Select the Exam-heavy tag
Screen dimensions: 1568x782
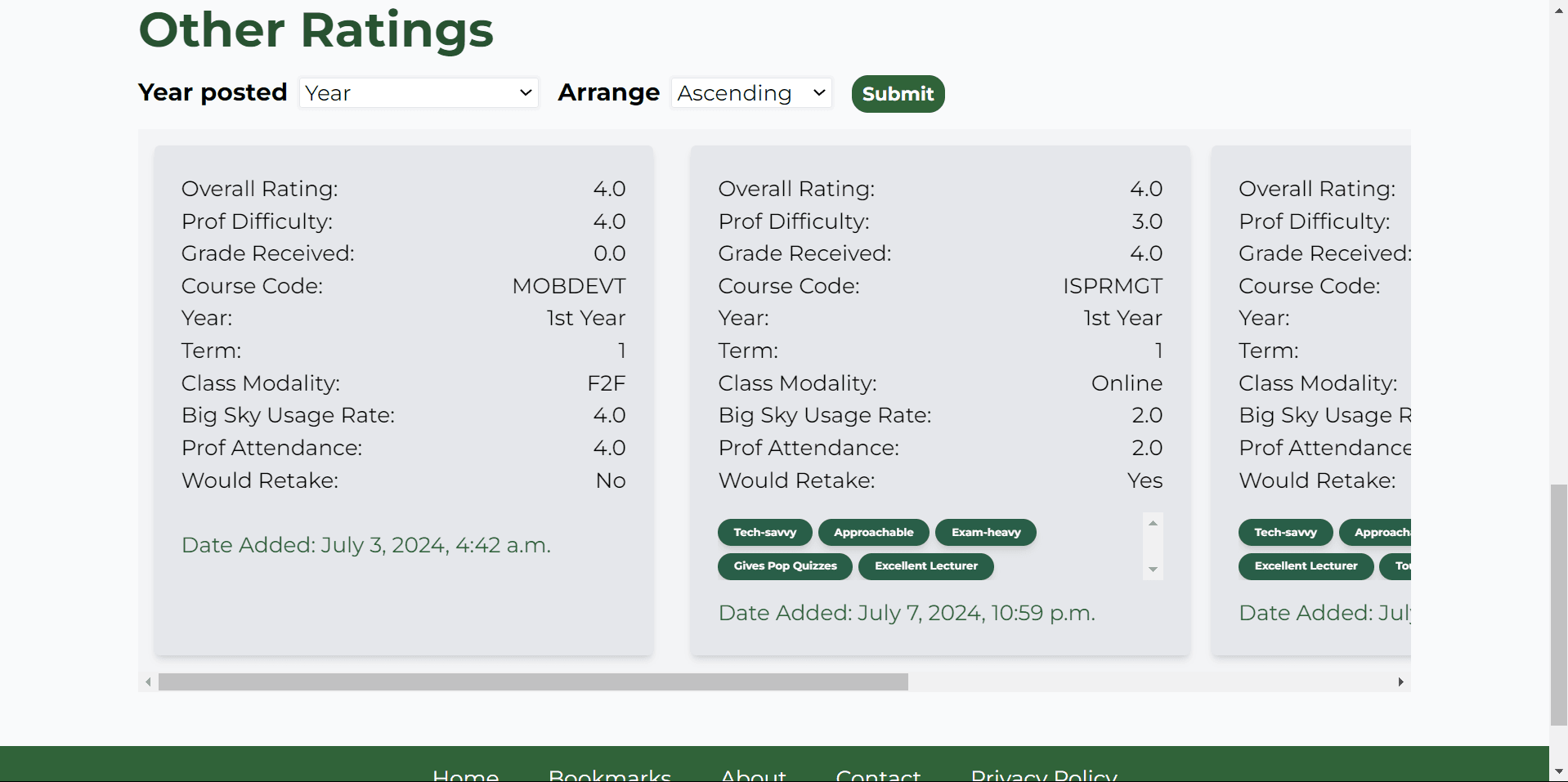coord(985,532)
